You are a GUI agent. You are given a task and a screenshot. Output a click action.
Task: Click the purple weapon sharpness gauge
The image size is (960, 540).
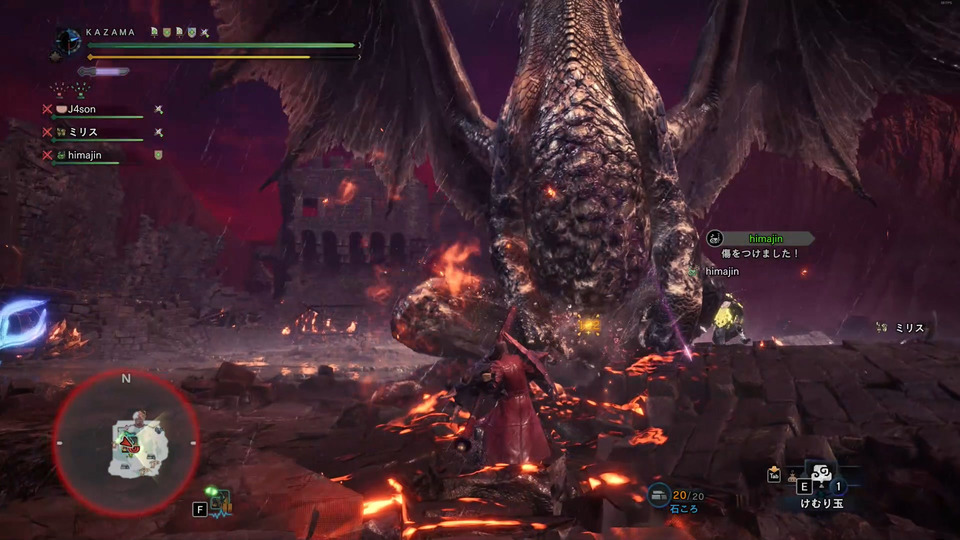coord(104,71)
